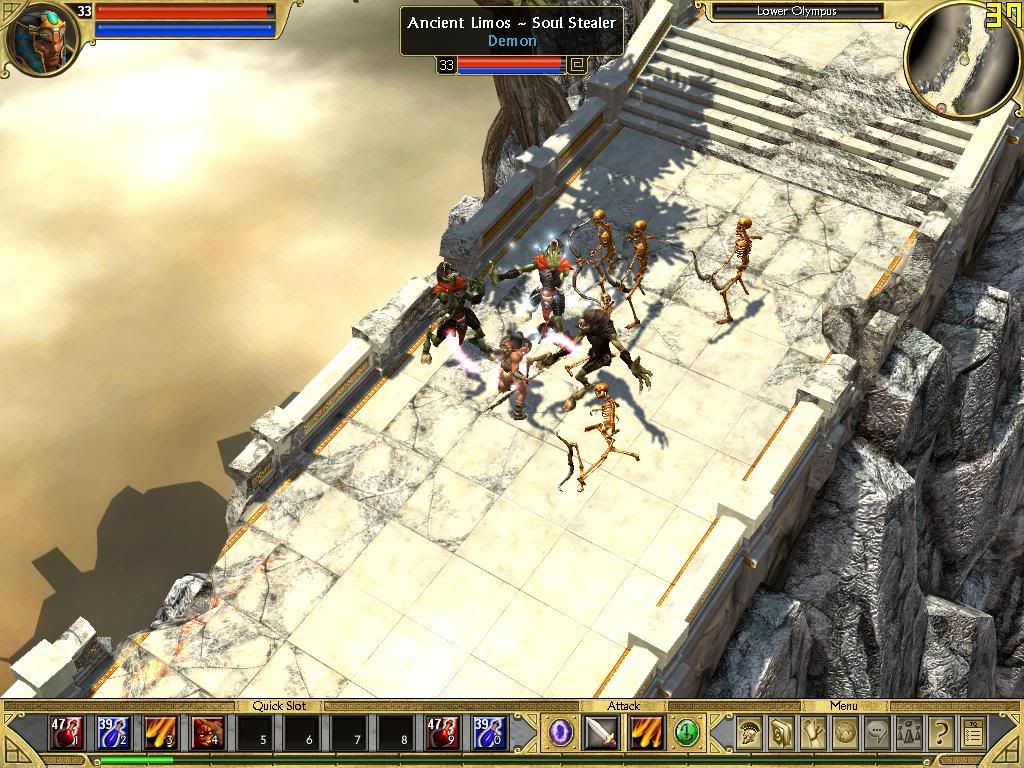Use the mana potion in quick slot 2
Screen dimensions: 1024x768
[x=112, y=733]
